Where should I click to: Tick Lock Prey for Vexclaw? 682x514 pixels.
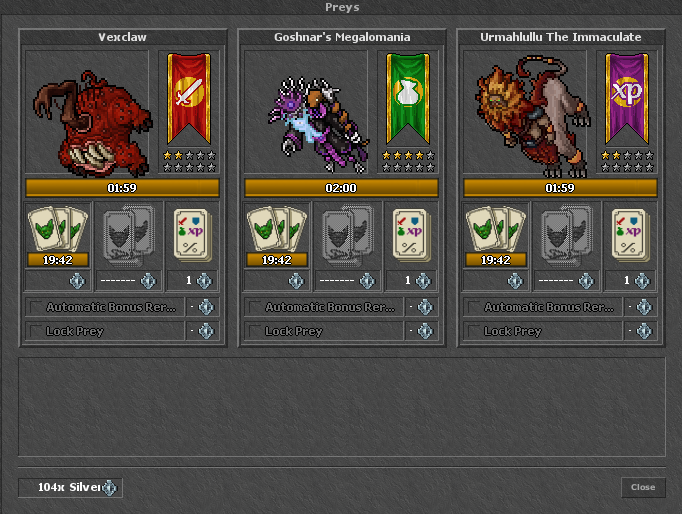click(36, 331)
